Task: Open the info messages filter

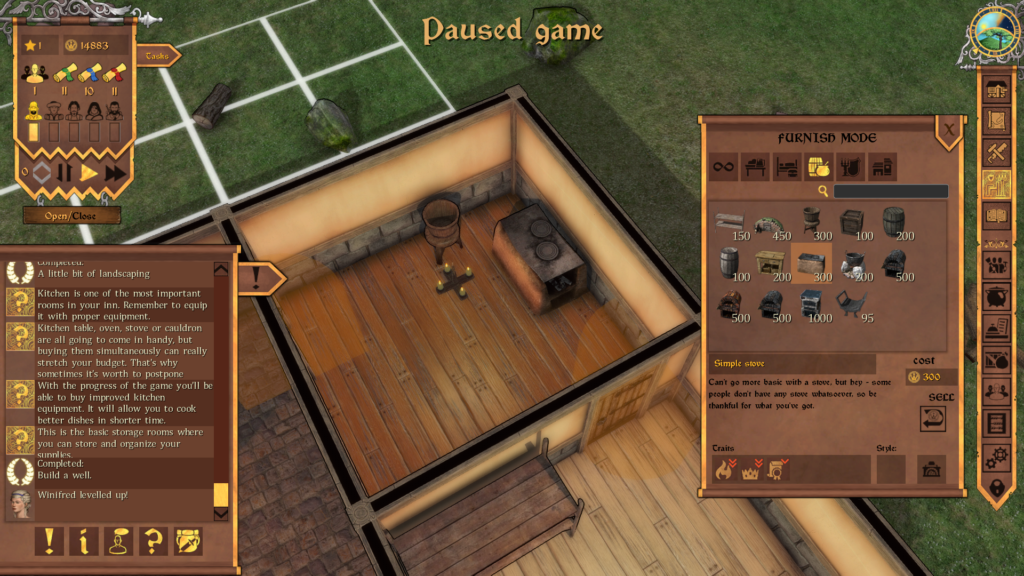Action: click(x=83, y=541)
